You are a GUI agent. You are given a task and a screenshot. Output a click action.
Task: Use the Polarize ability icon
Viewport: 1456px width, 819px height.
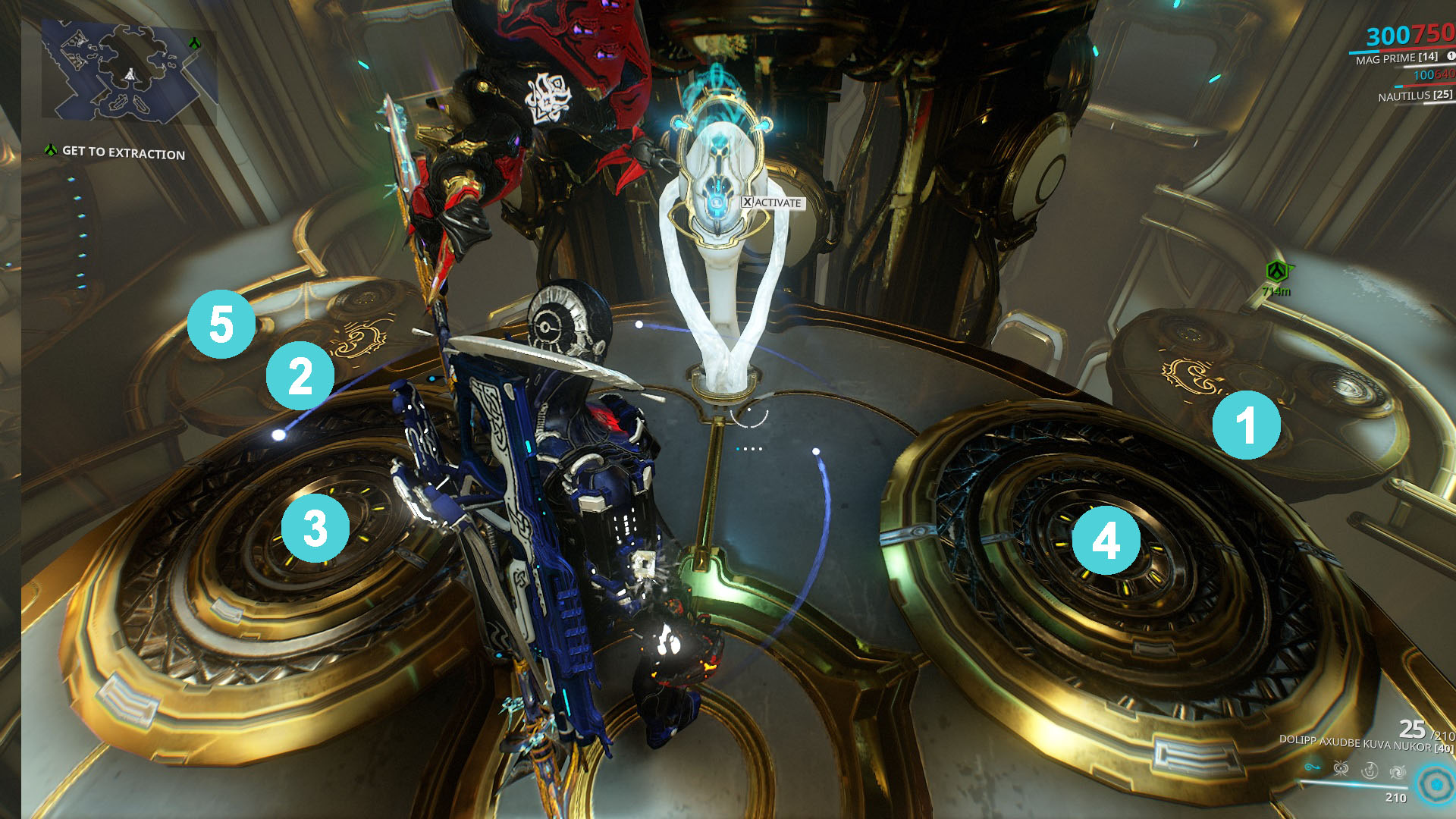coord(1370,771)
